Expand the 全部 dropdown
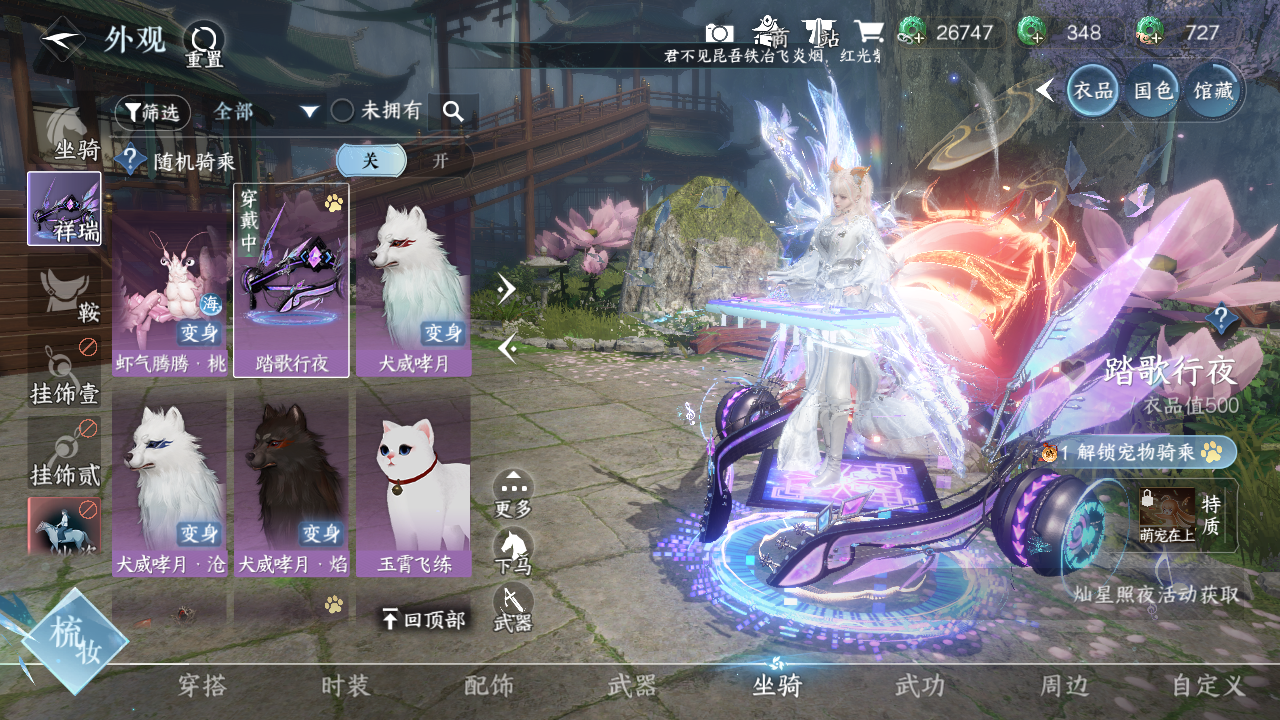This screenshot has width=1280, height=720. pyautogui.click(x=265, y=112)
